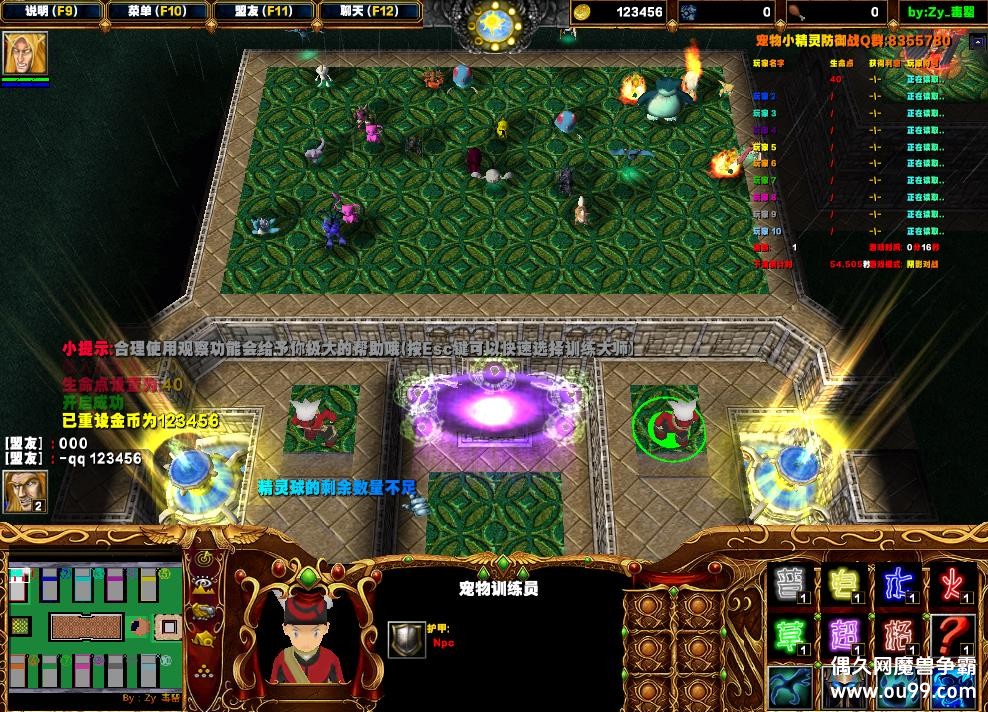Activate the minimap signal ping button
This screenshot has width=988, height=712.
(205, 558)
